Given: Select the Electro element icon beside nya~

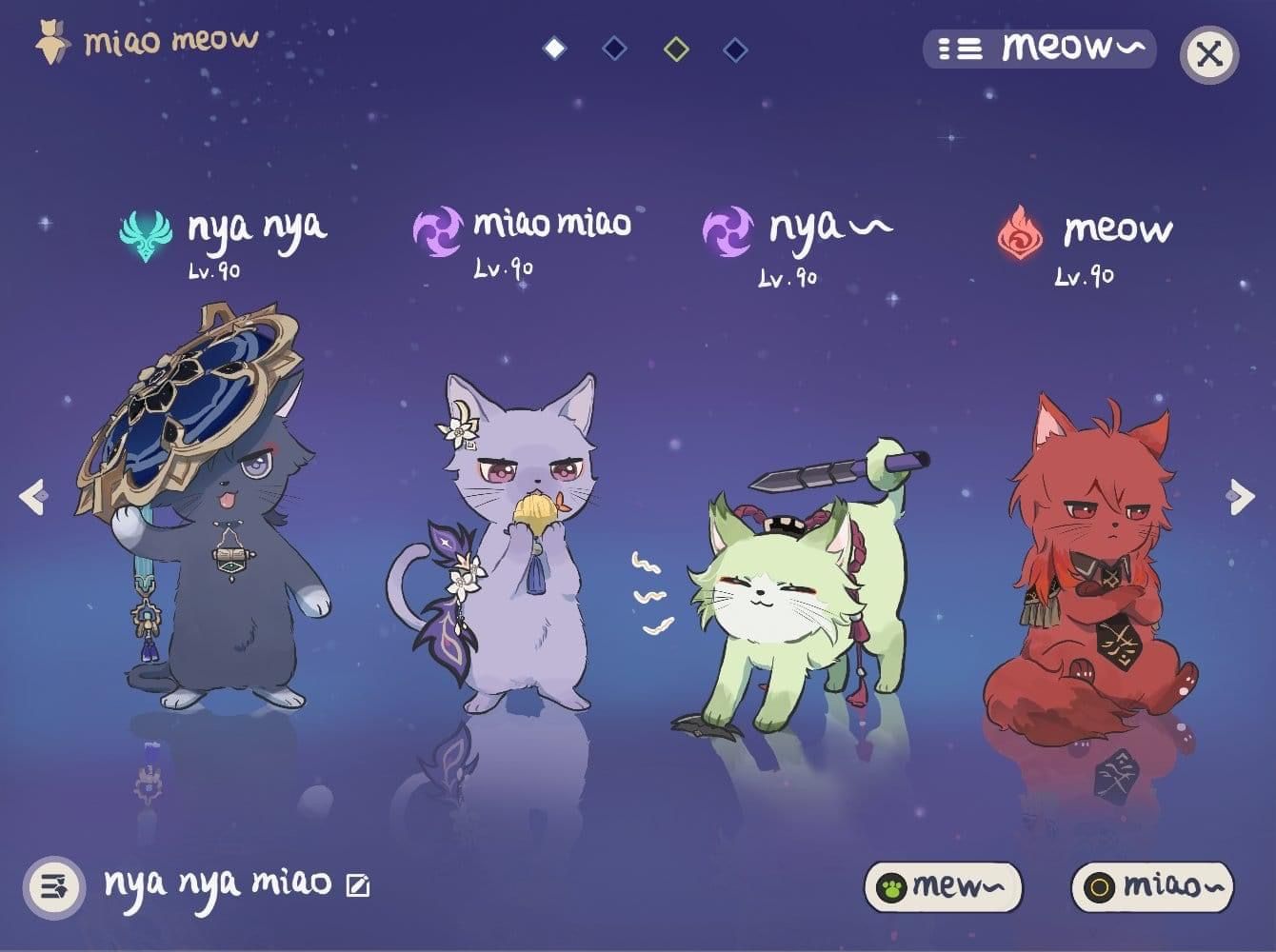Looking at the screenshot, I should [x=729, y=228].
